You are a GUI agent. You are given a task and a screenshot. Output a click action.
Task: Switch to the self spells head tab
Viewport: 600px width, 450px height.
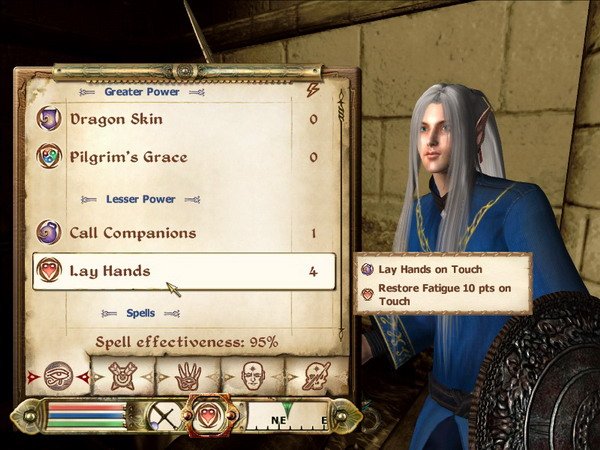pos(253,376)
